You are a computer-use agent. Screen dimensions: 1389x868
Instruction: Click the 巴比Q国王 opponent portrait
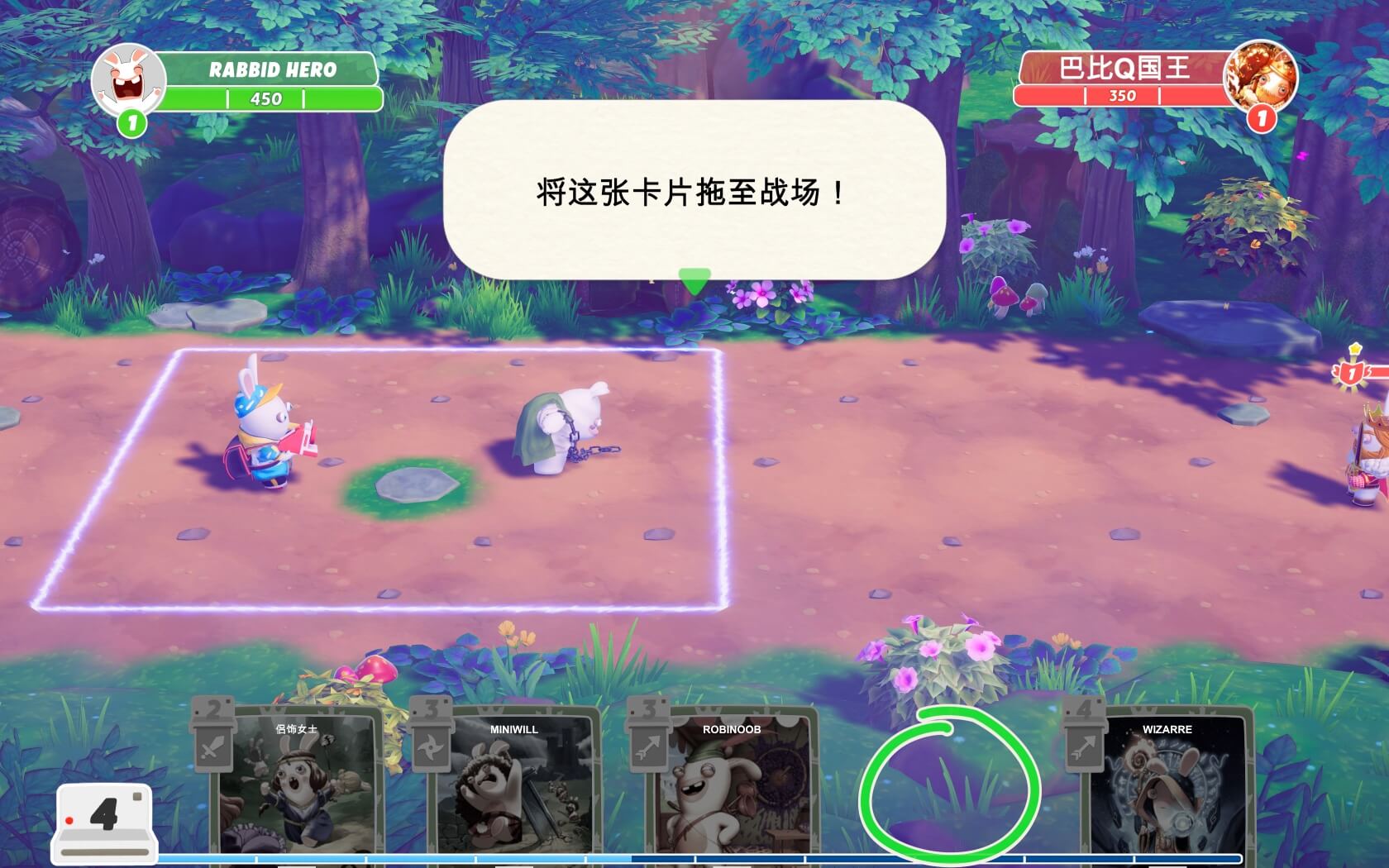pos(1260,77)
